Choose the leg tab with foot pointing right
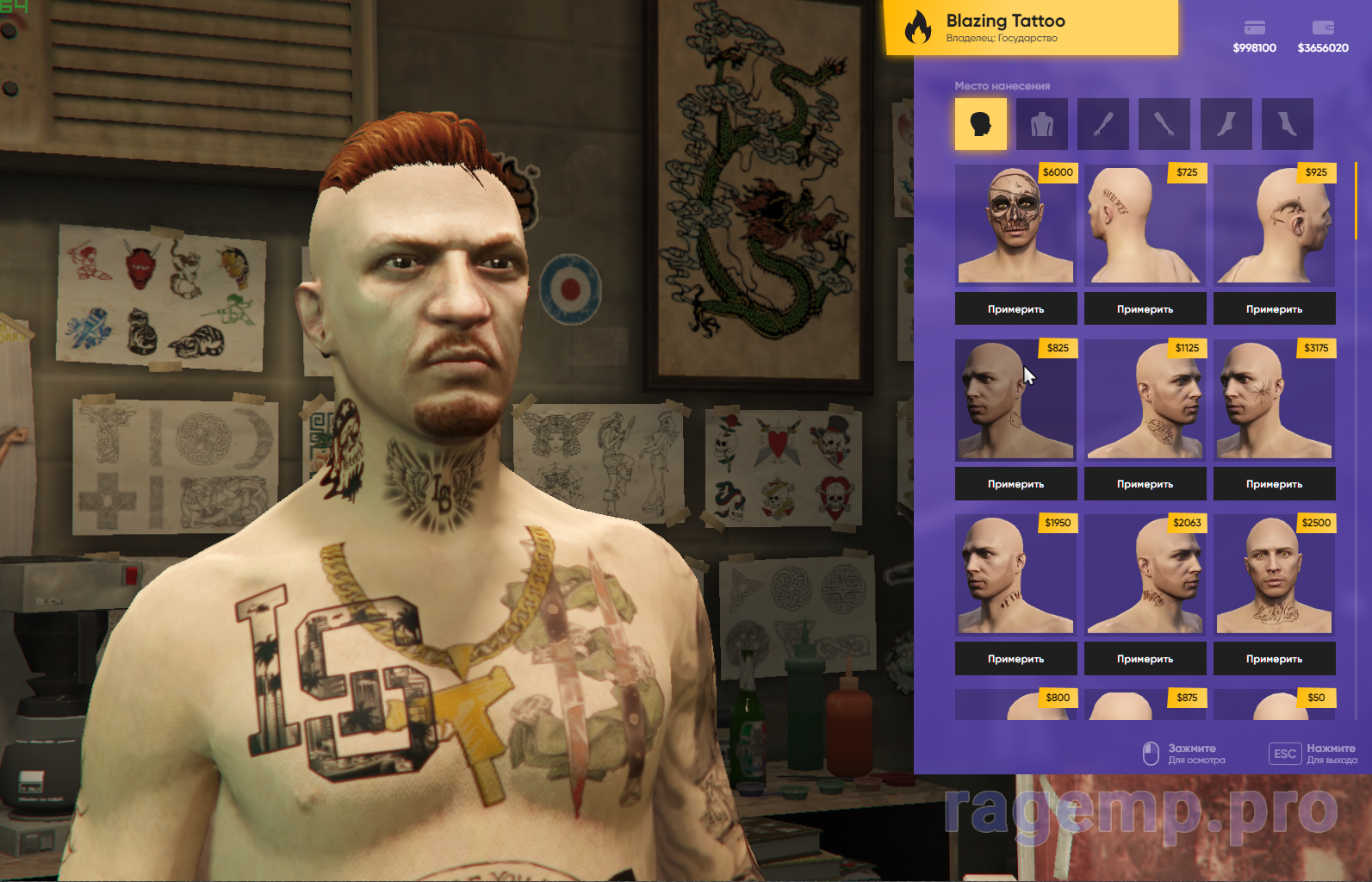The image size is (1372, 882). point(1287,124)
